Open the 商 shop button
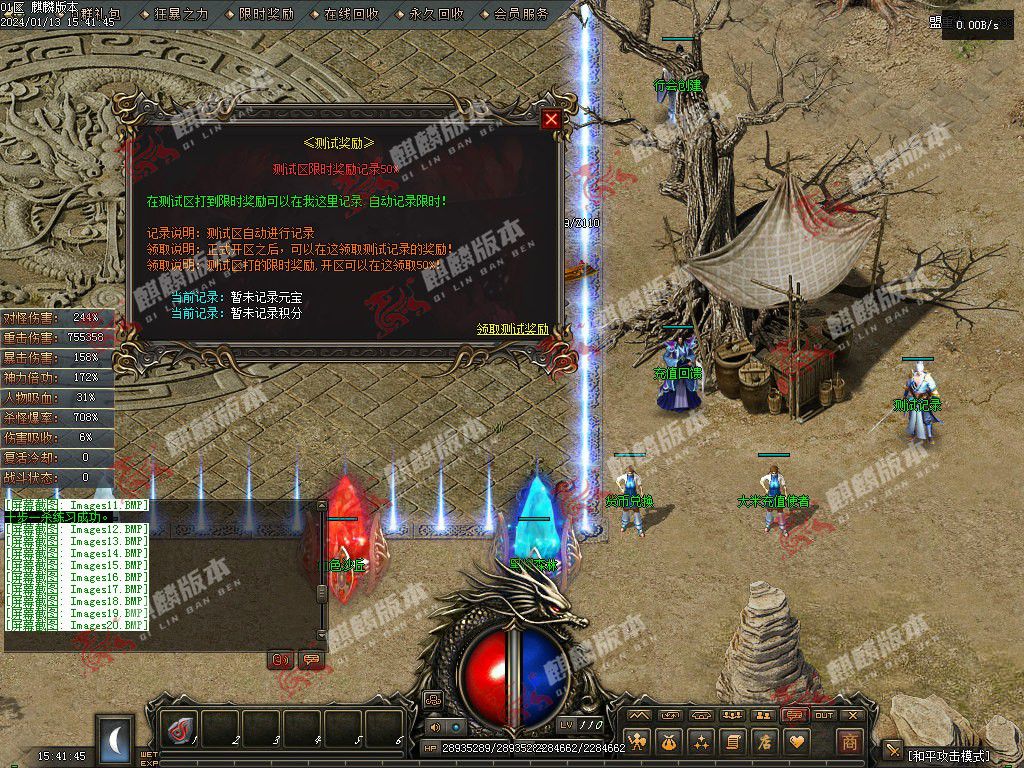This screenshot has width=1024, height=768. (x=849, y=742)
